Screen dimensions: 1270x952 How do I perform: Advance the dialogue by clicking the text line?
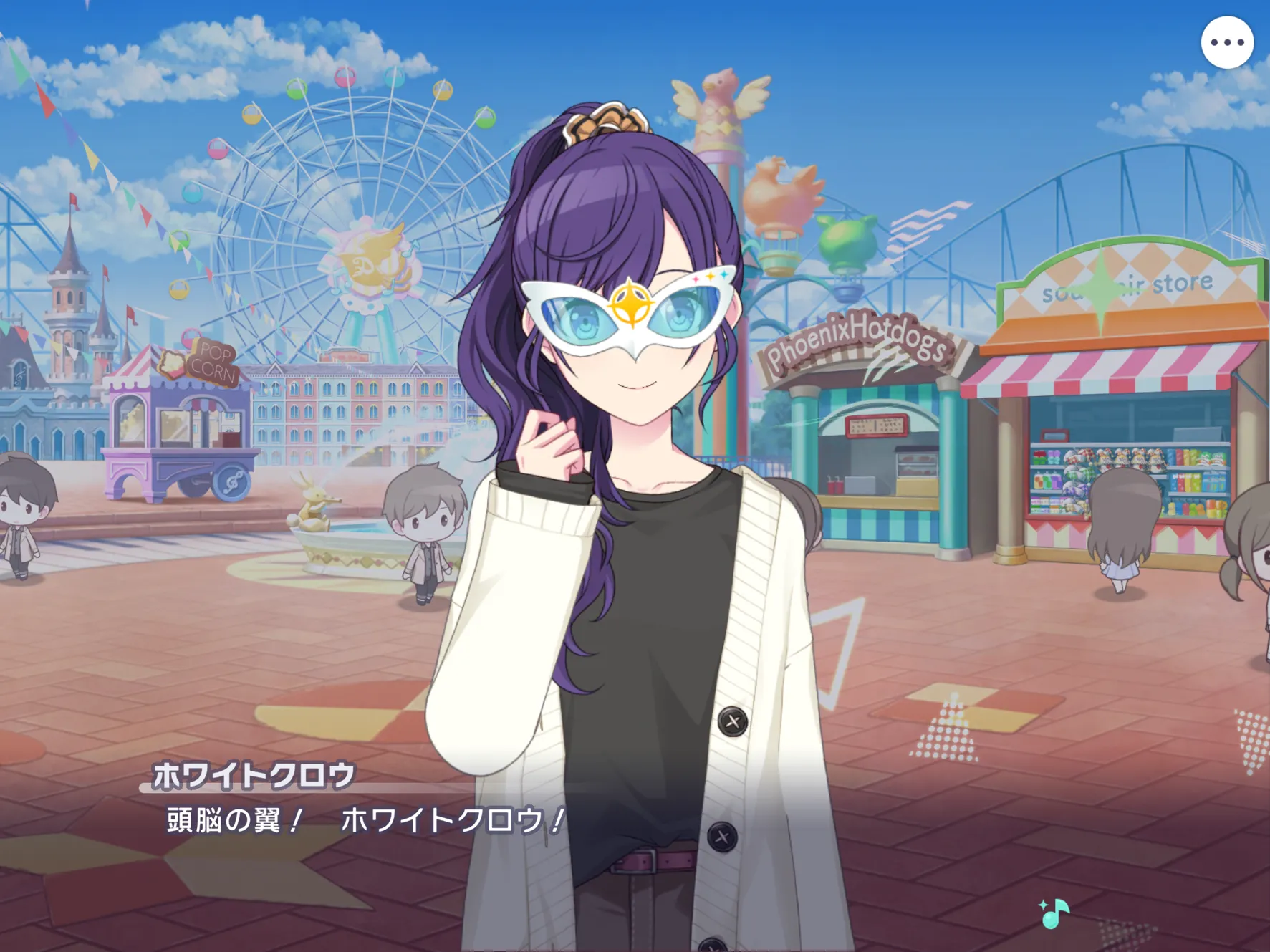(365, 821)
